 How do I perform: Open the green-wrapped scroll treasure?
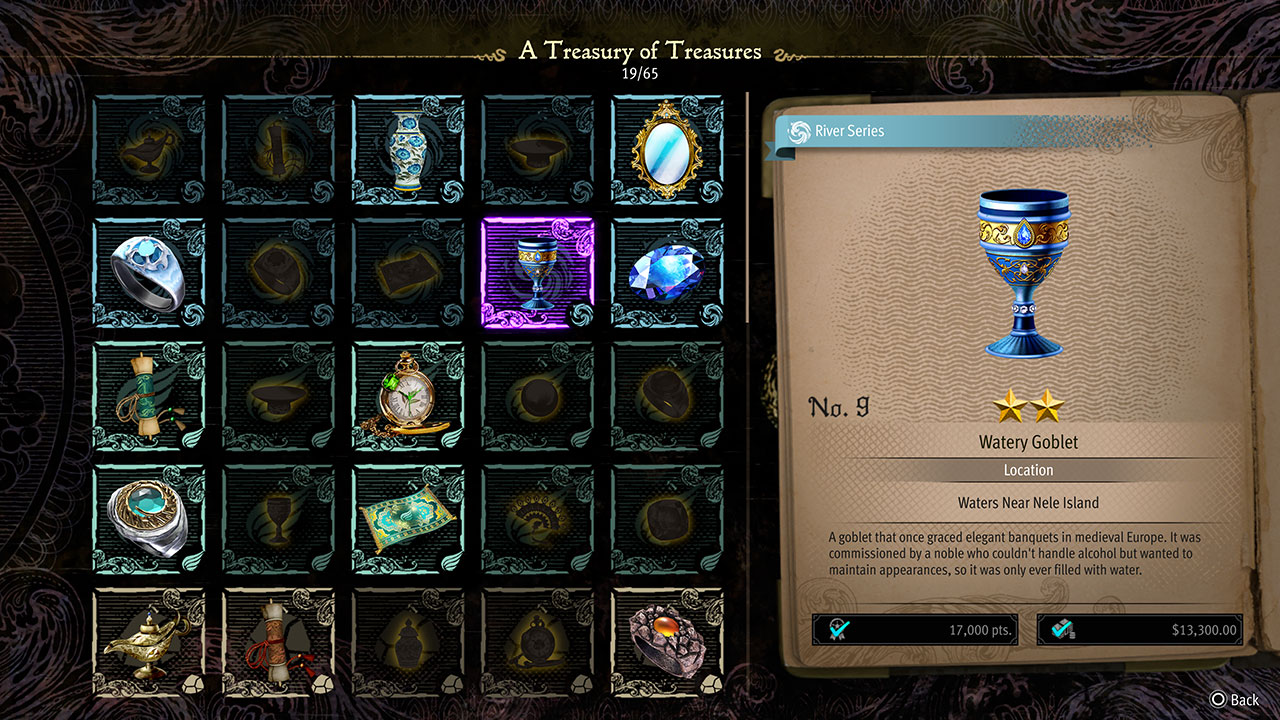tap(148, 397)
